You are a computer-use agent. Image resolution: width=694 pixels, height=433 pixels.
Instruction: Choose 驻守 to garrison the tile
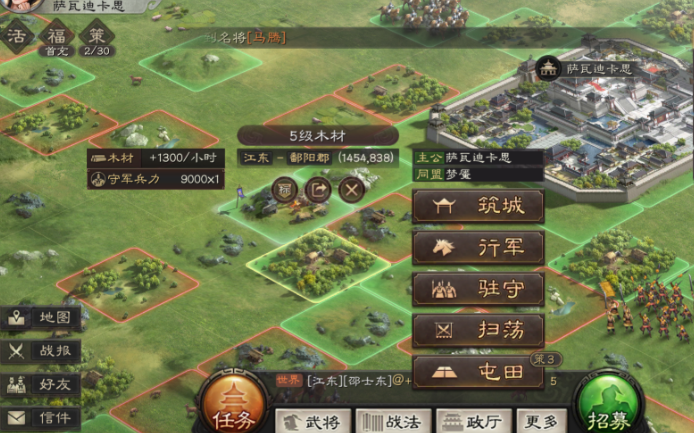click(x=478, y=289)
